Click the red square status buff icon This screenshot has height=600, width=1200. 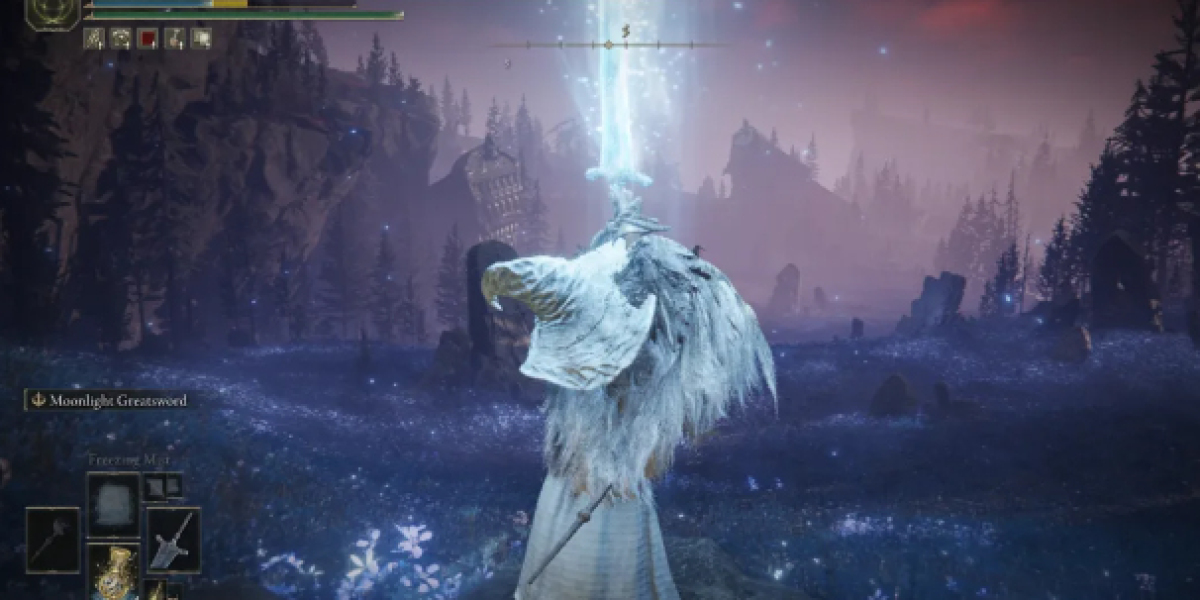coord(148,39)
